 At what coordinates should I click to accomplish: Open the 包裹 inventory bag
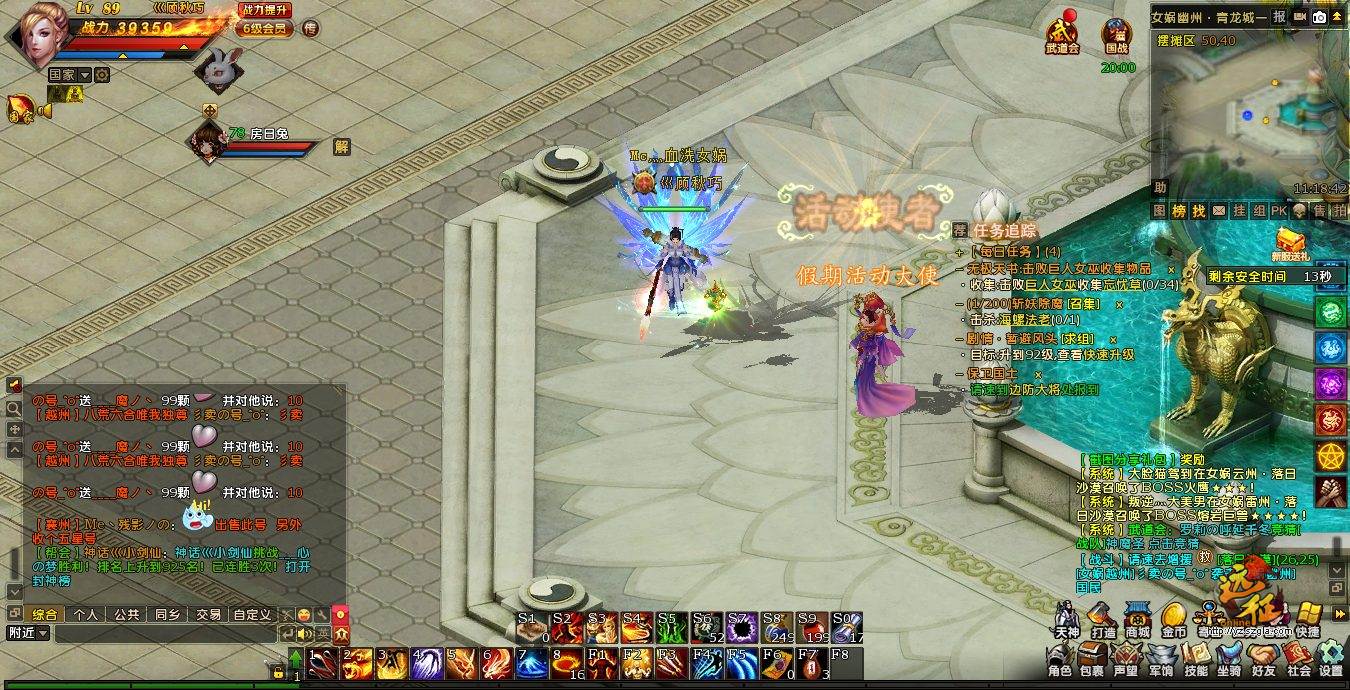[1092, 660]
